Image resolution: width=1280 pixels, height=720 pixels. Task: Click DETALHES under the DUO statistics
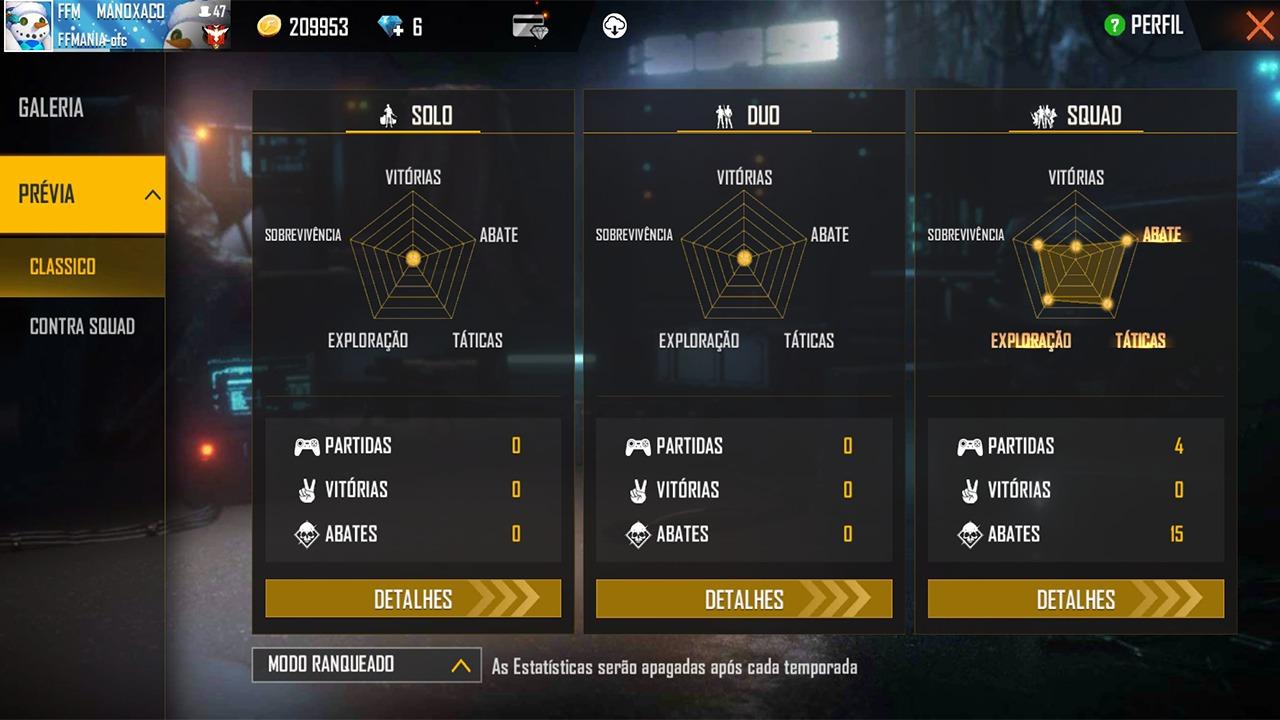pyautogui.click(x=744, y=599)
